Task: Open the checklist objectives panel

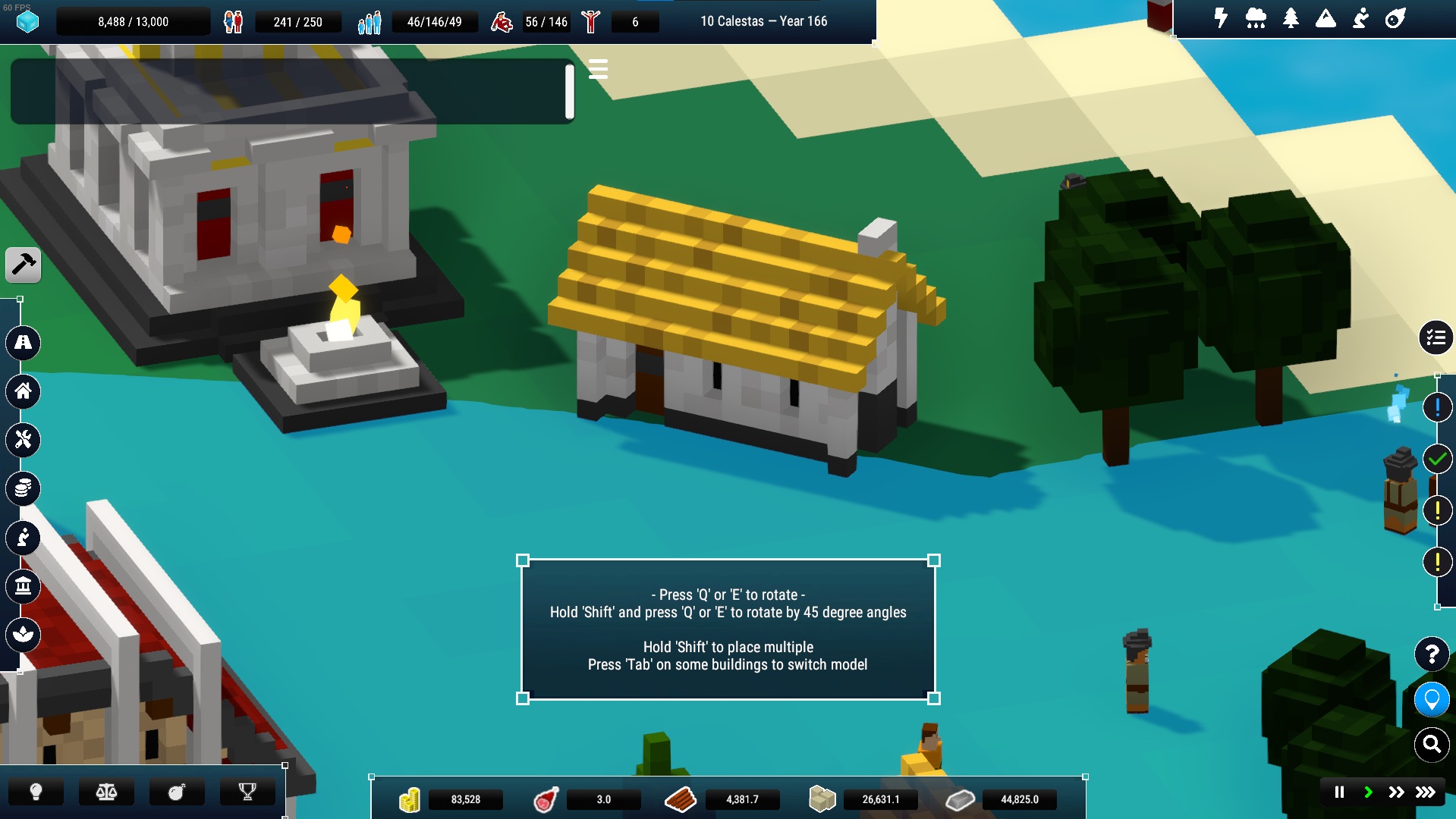Action: coord(1436,338)
